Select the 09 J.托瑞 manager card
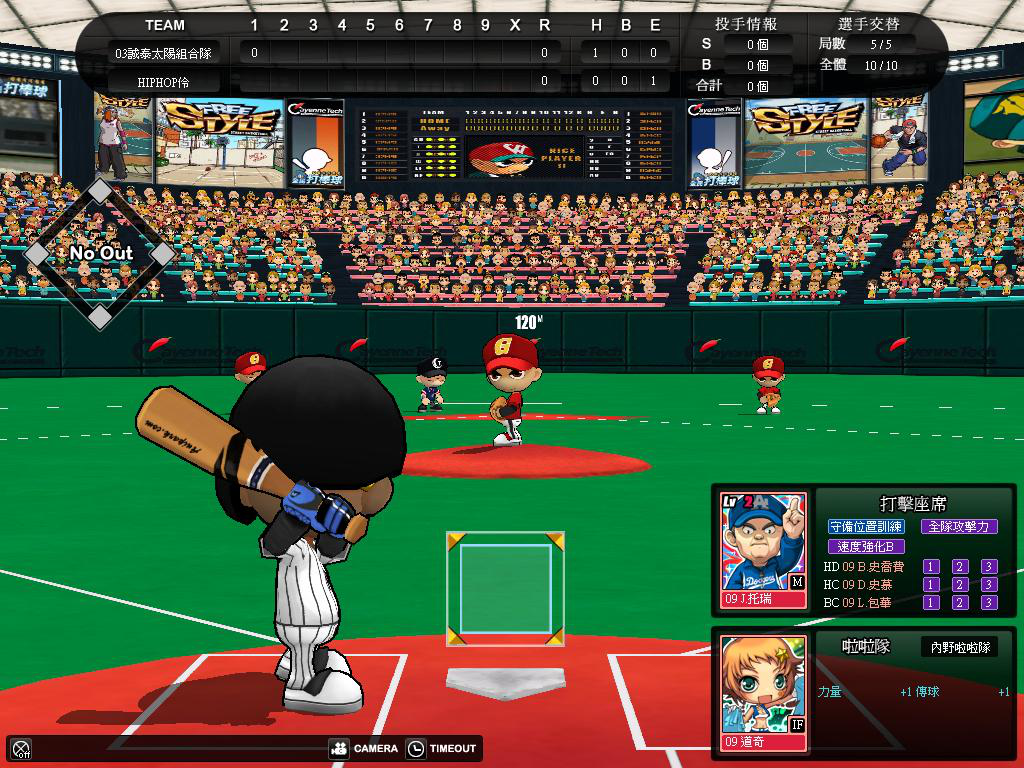The image size is (1024, 768). (764, 551)
